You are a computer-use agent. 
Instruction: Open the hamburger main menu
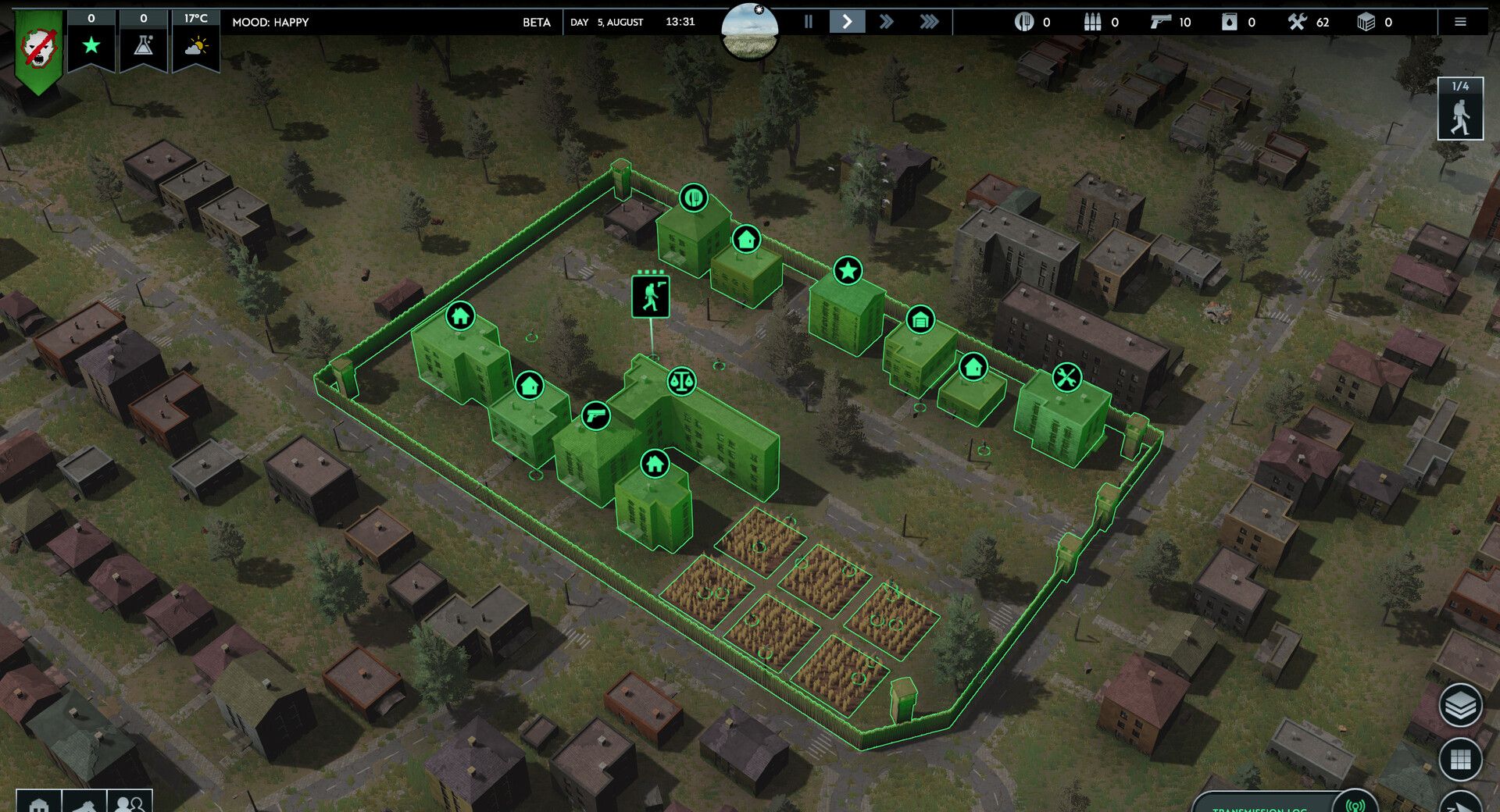[x=1460, y=22]
